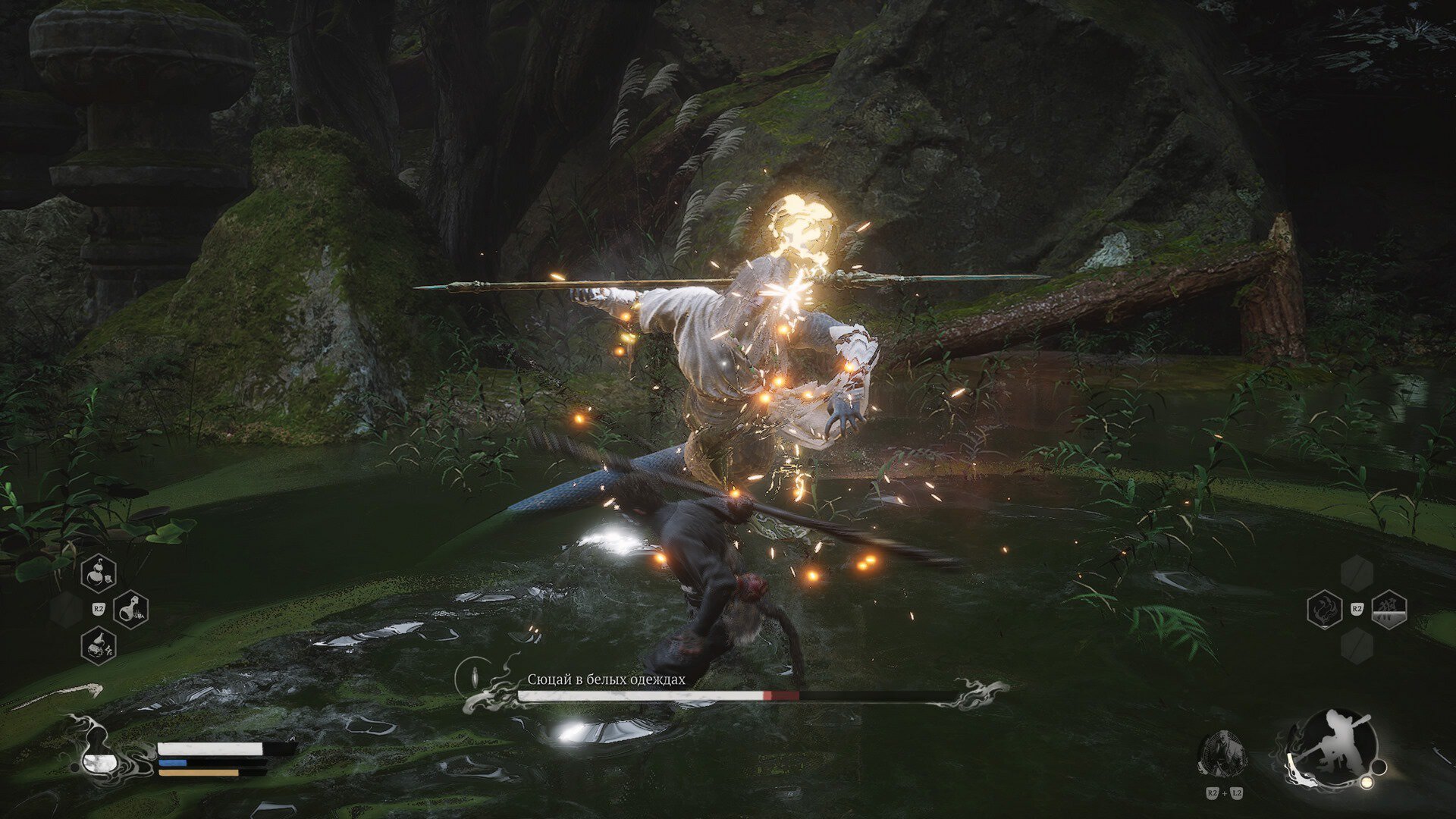Select the bottom double-gourd item slot

pos(99,645)
